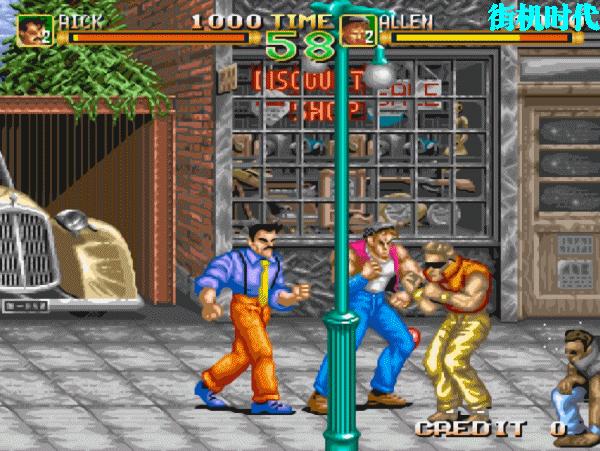Click Rick's player portrait icon
Viewport: 600px width, 451px height.
coord(35,31)
